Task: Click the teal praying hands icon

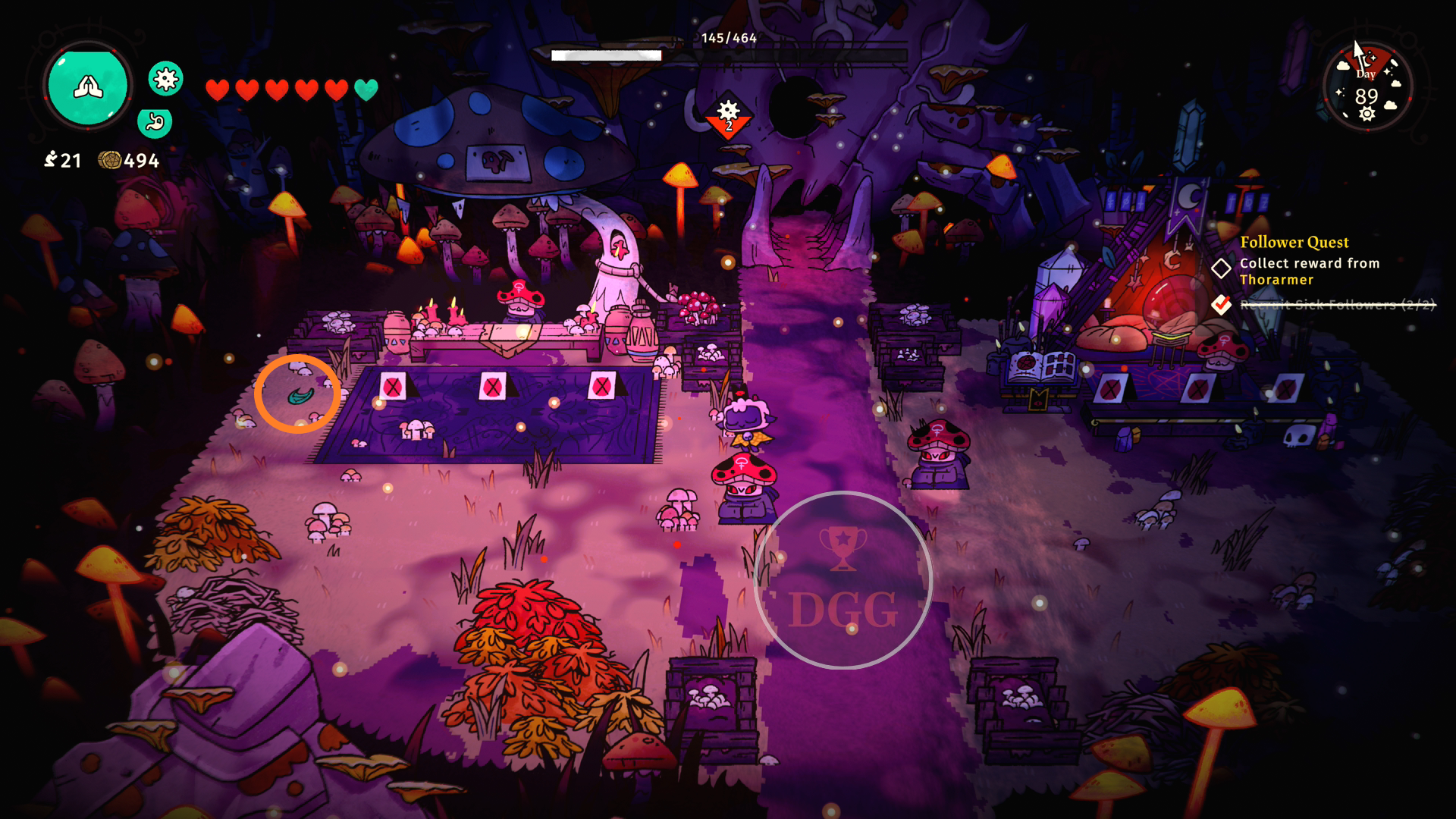Action: point(88,86)
